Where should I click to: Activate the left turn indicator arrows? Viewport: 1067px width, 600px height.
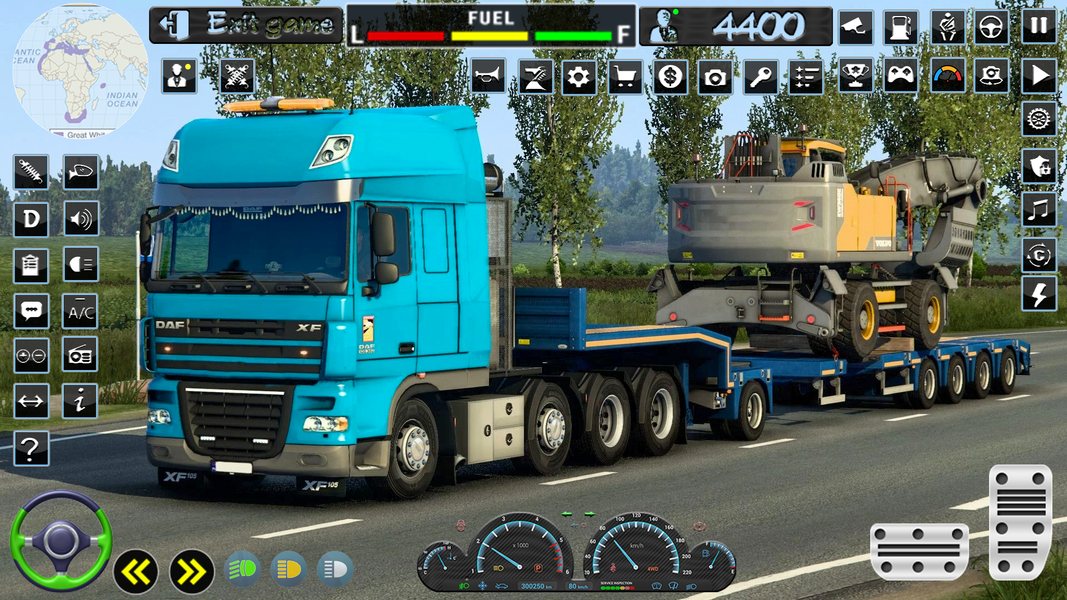pyautogui.click(x=137, y=571)
